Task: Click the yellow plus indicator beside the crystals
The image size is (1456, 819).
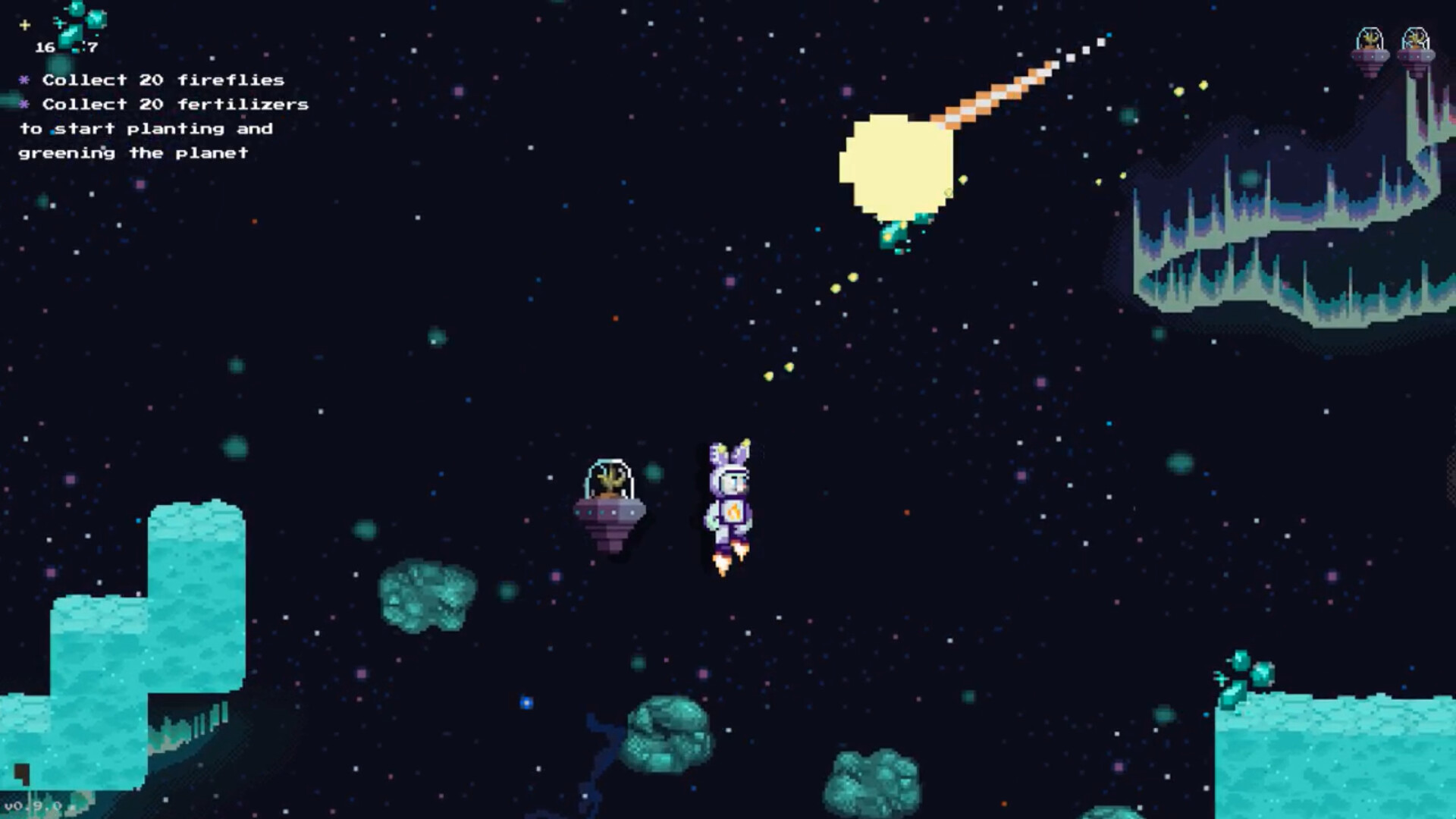Action: point(24,24)
